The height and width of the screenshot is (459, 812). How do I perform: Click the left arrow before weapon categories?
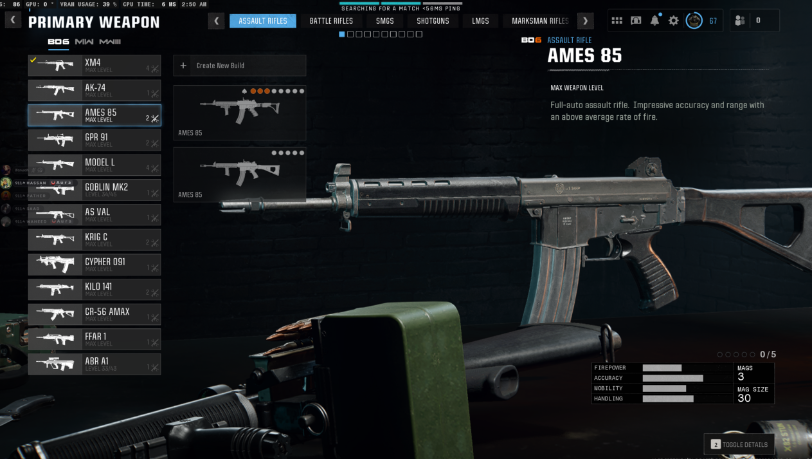[216, 20]
